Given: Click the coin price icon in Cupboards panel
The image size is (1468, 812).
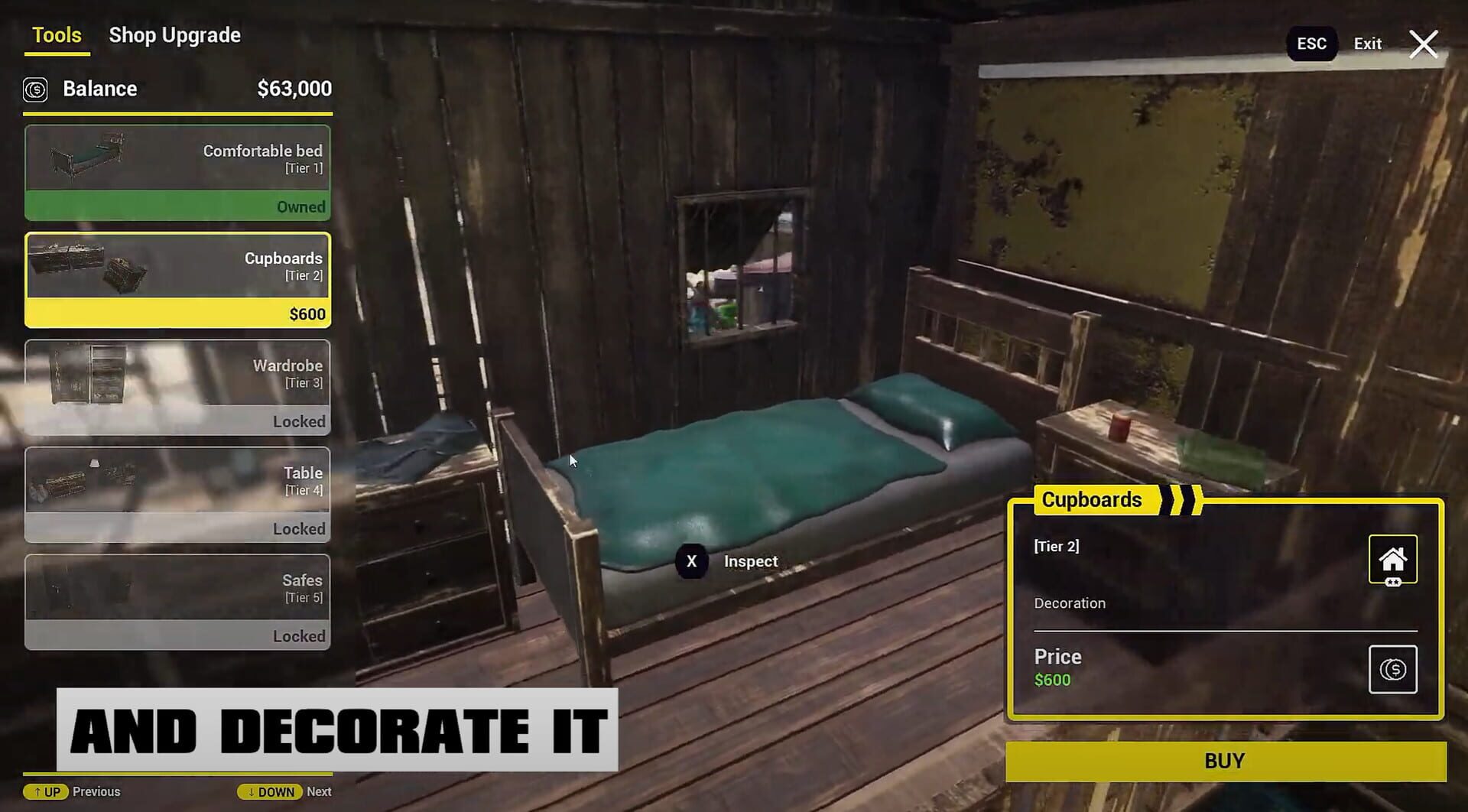Looking at the screenshot, I should (x=1393, y=670).
